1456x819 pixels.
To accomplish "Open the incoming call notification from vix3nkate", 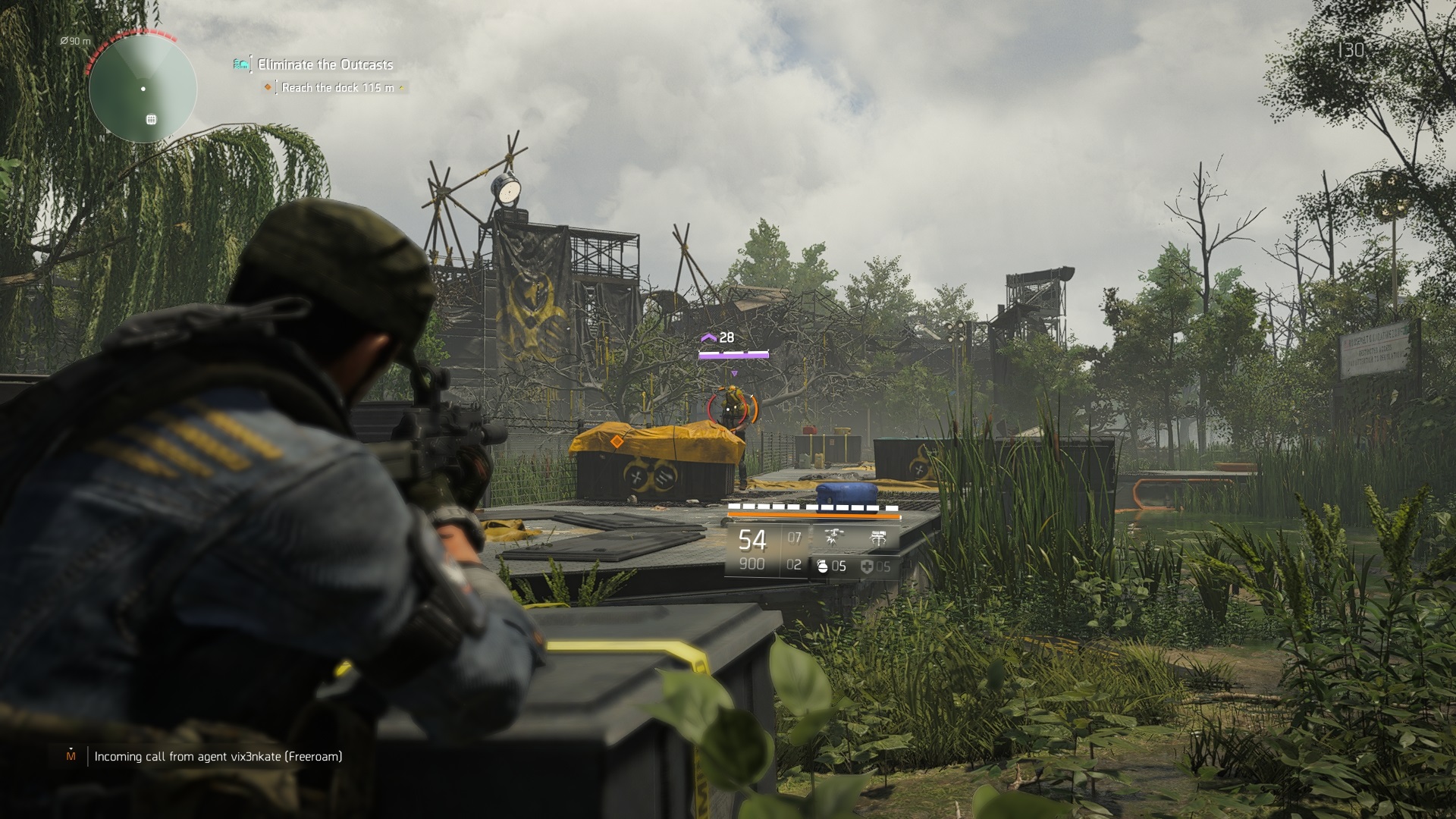I will click(218, 756).
